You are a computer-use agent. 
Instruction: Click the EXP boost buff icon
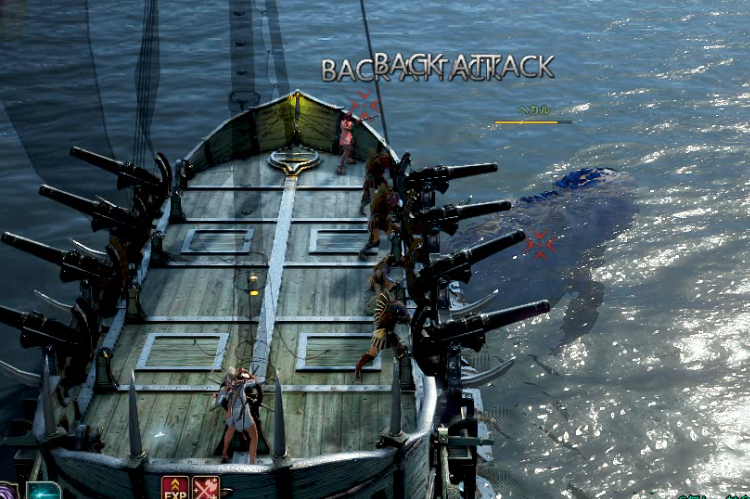click(175, 488)
